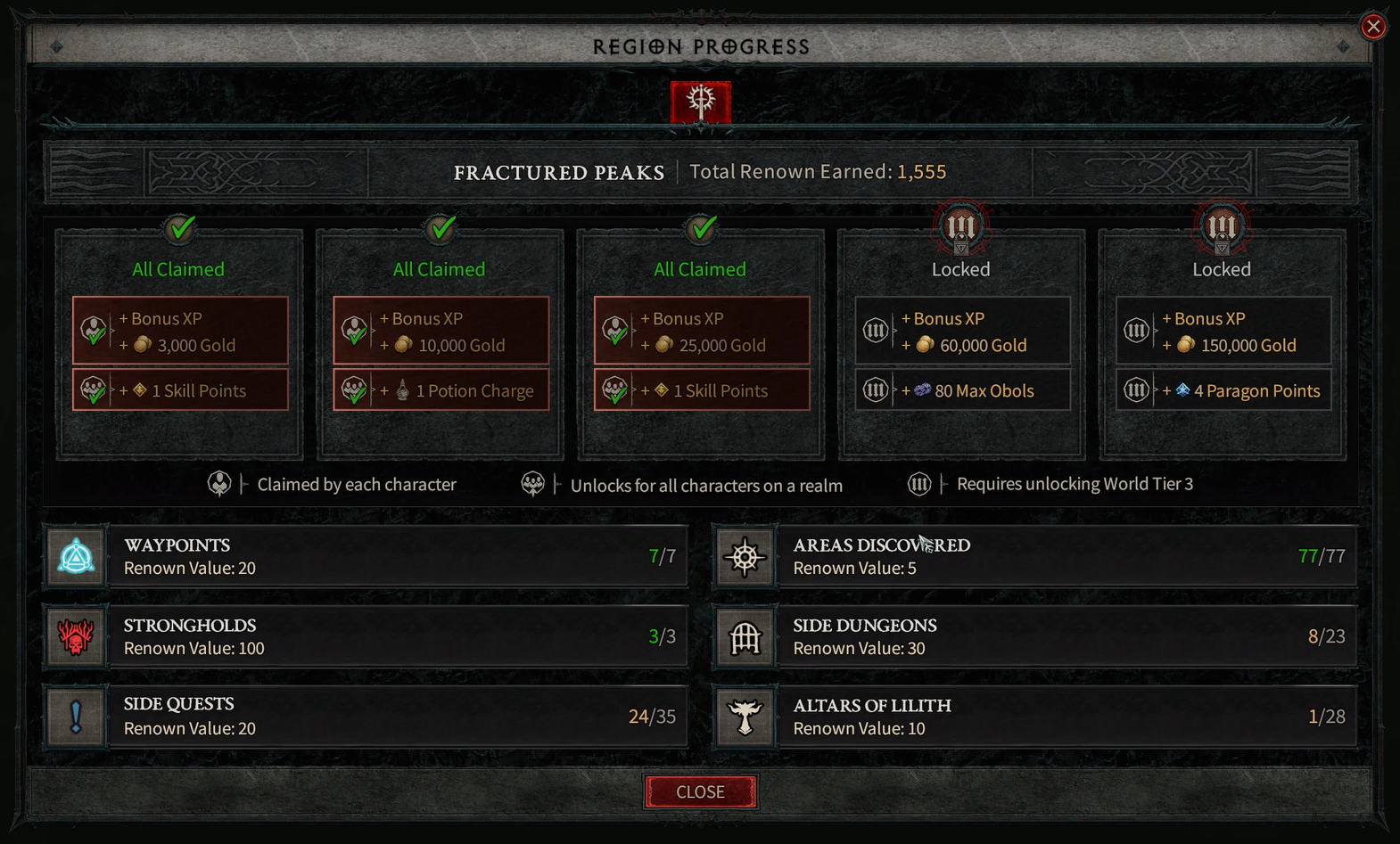The width and height of the screenshot is (1400, 844).
Task: Select the 150,000 Gold locked reward
Action: tap(1223, 332)
